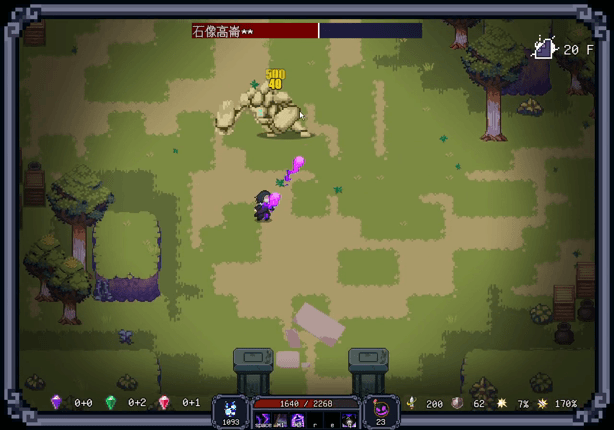Click the floor indicator icon beside 20 F

click(544, 48)
